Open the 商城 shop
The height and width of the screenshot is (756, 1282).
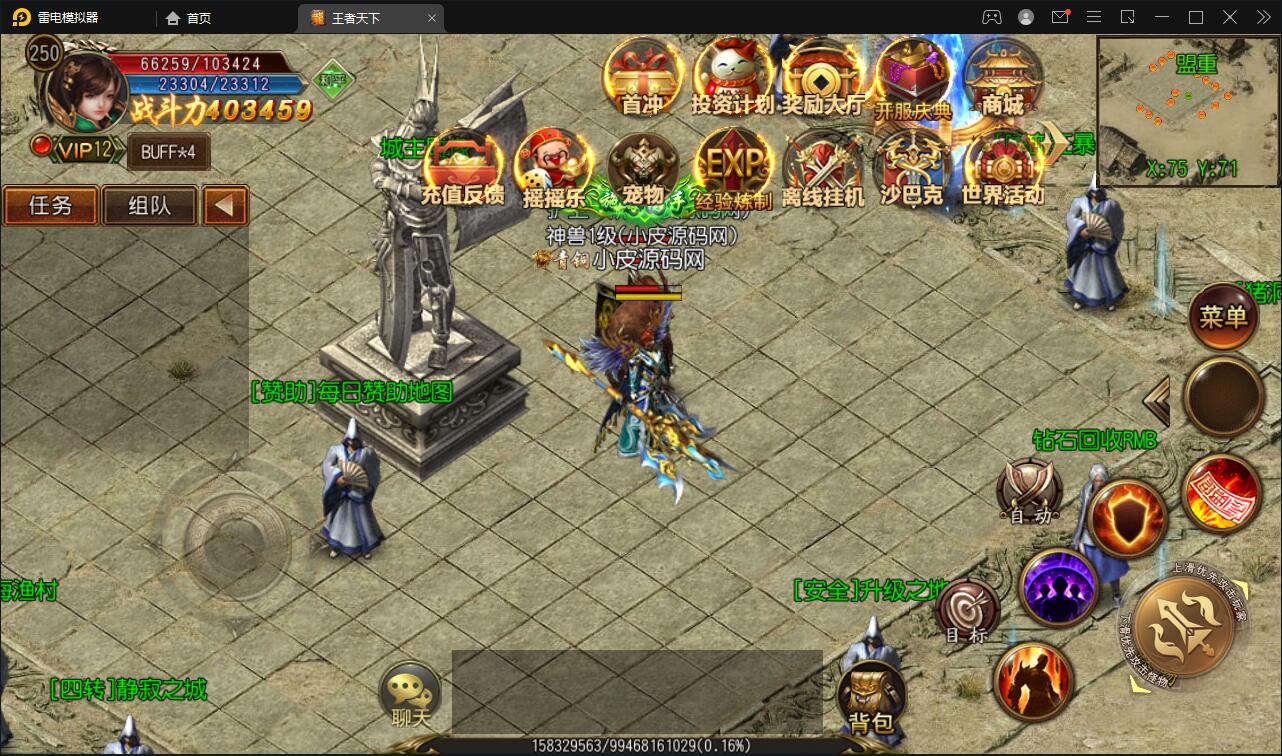click(1002, 76)
